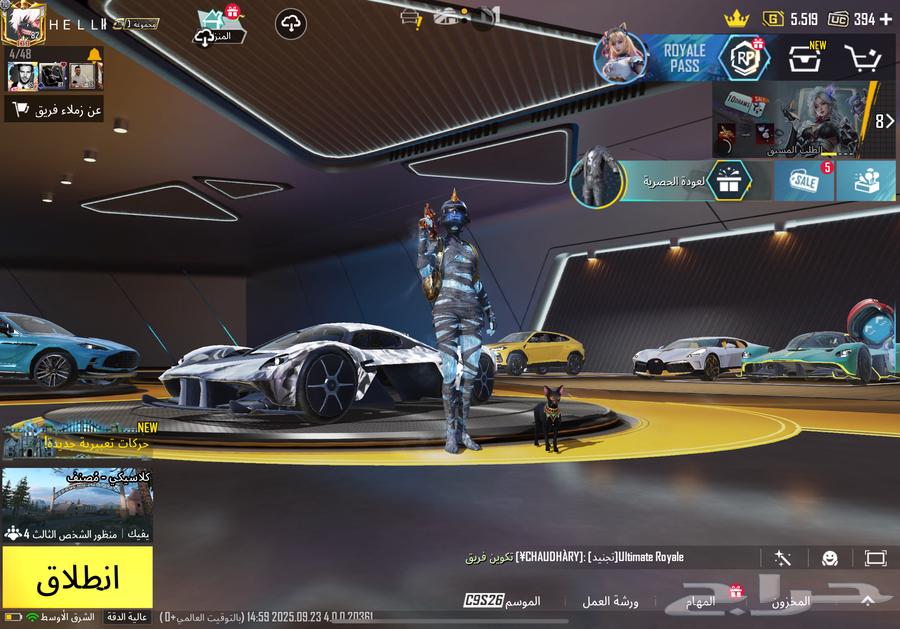Tap the yellow انطلاق start button
The width and height of the screenshot is (900, 629).
click(x=77, y=577)
